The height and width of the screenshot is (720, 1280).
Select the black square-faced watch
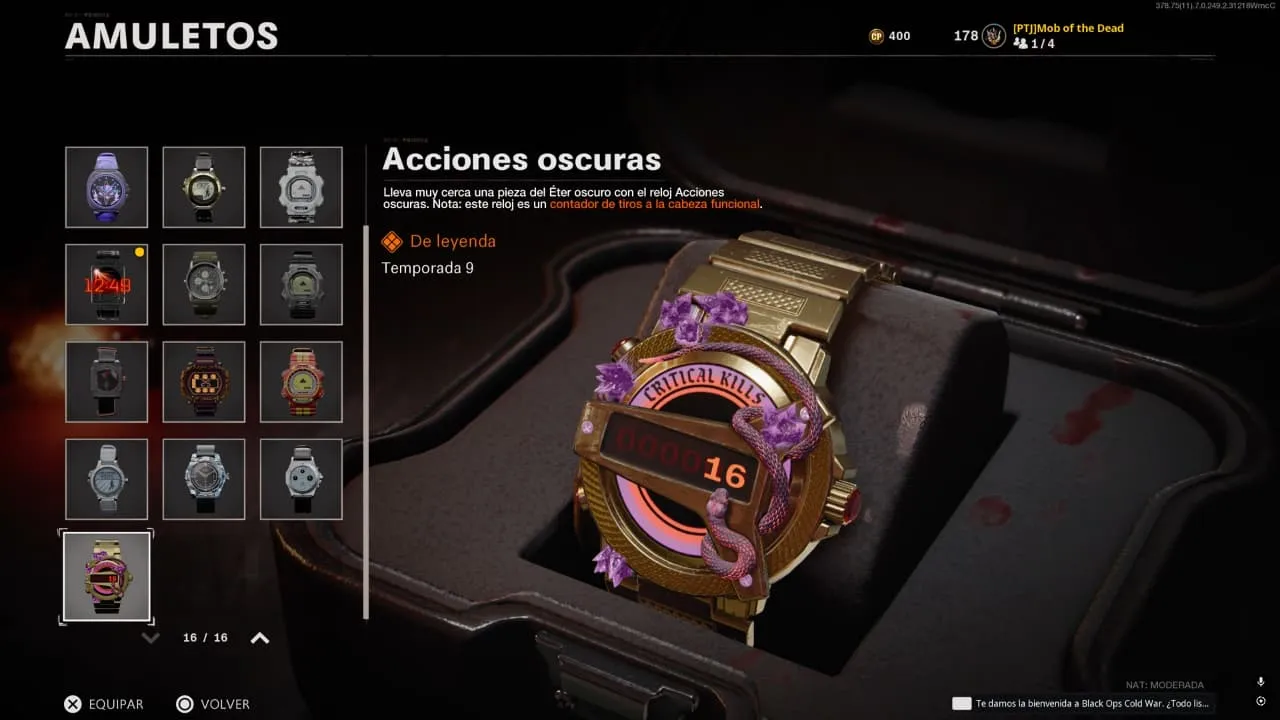(x=106, y=381)
